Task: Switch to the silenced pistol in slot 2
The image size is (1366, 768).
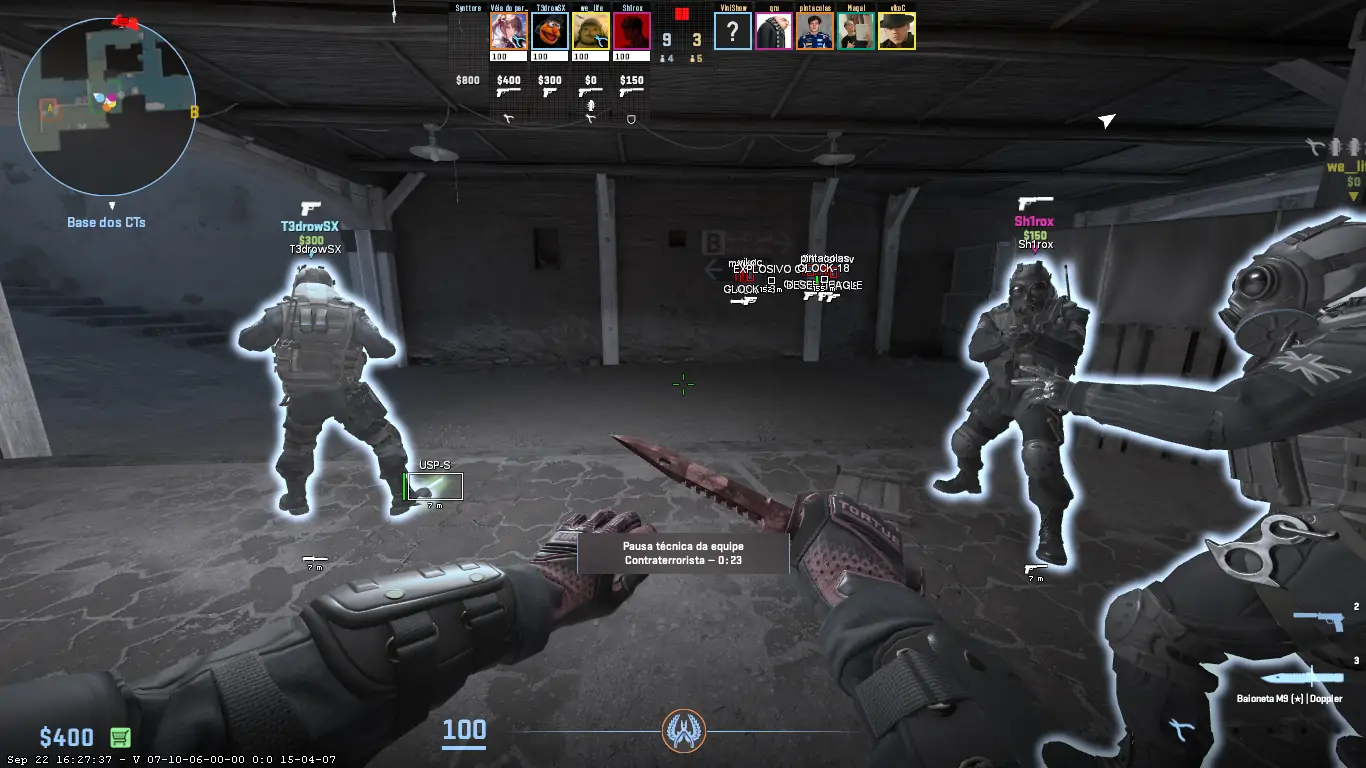Action: click(x=1318, y=621)
